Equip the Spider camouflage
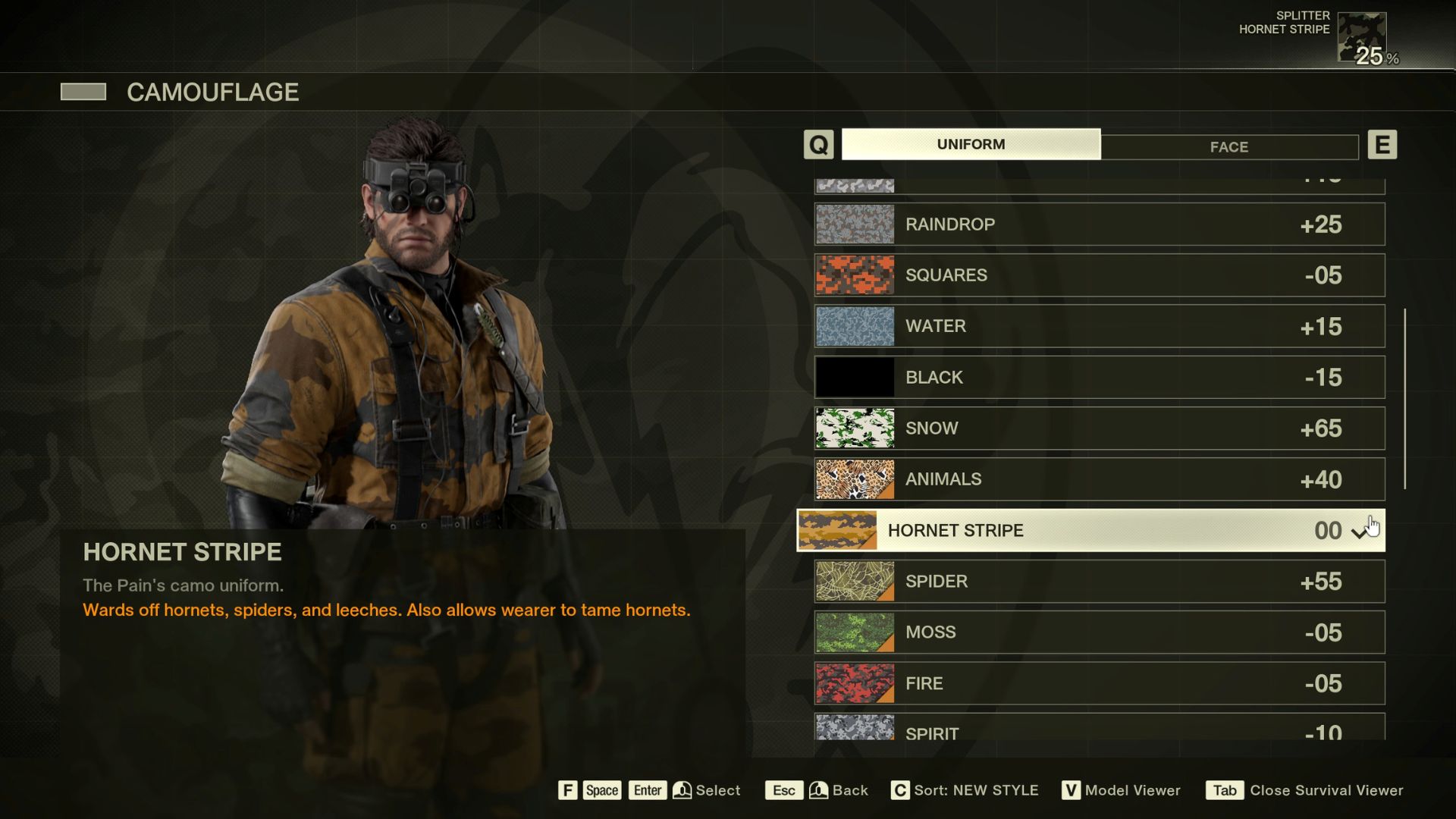1456x819 pixels. coord(1100,582)
